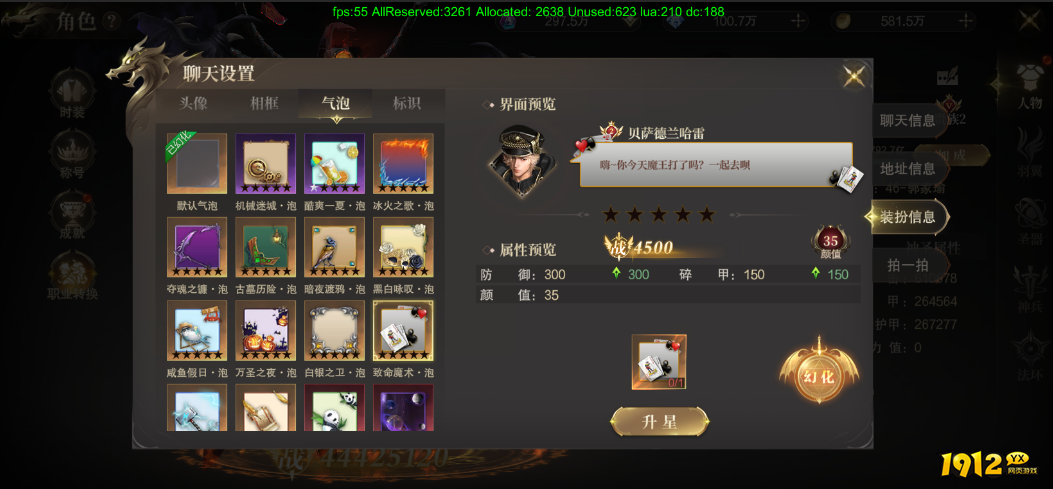
Task: Open the 聊天信息 side tab
Action: point(907,121)
